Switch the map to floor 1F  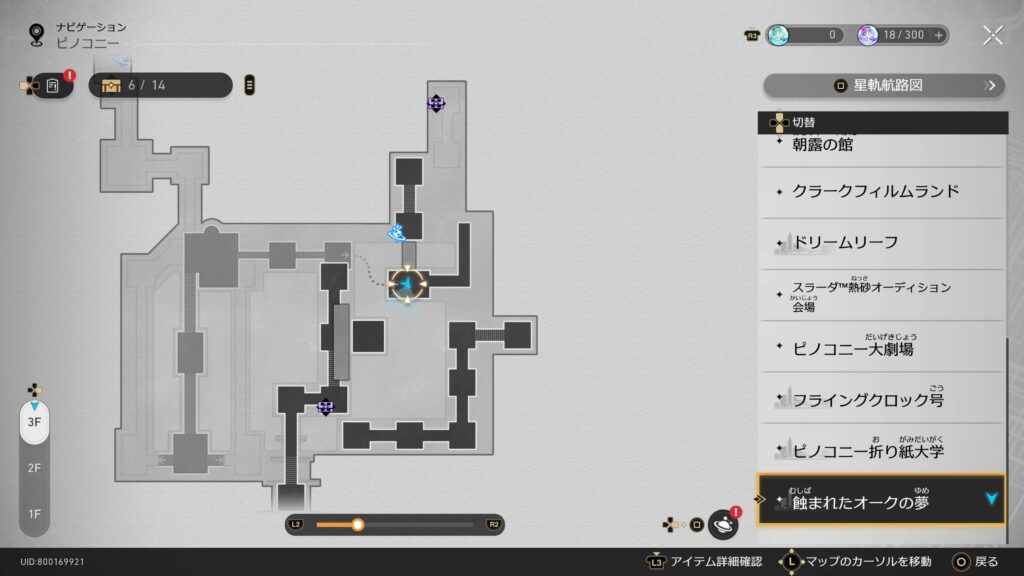click(34, 514)
